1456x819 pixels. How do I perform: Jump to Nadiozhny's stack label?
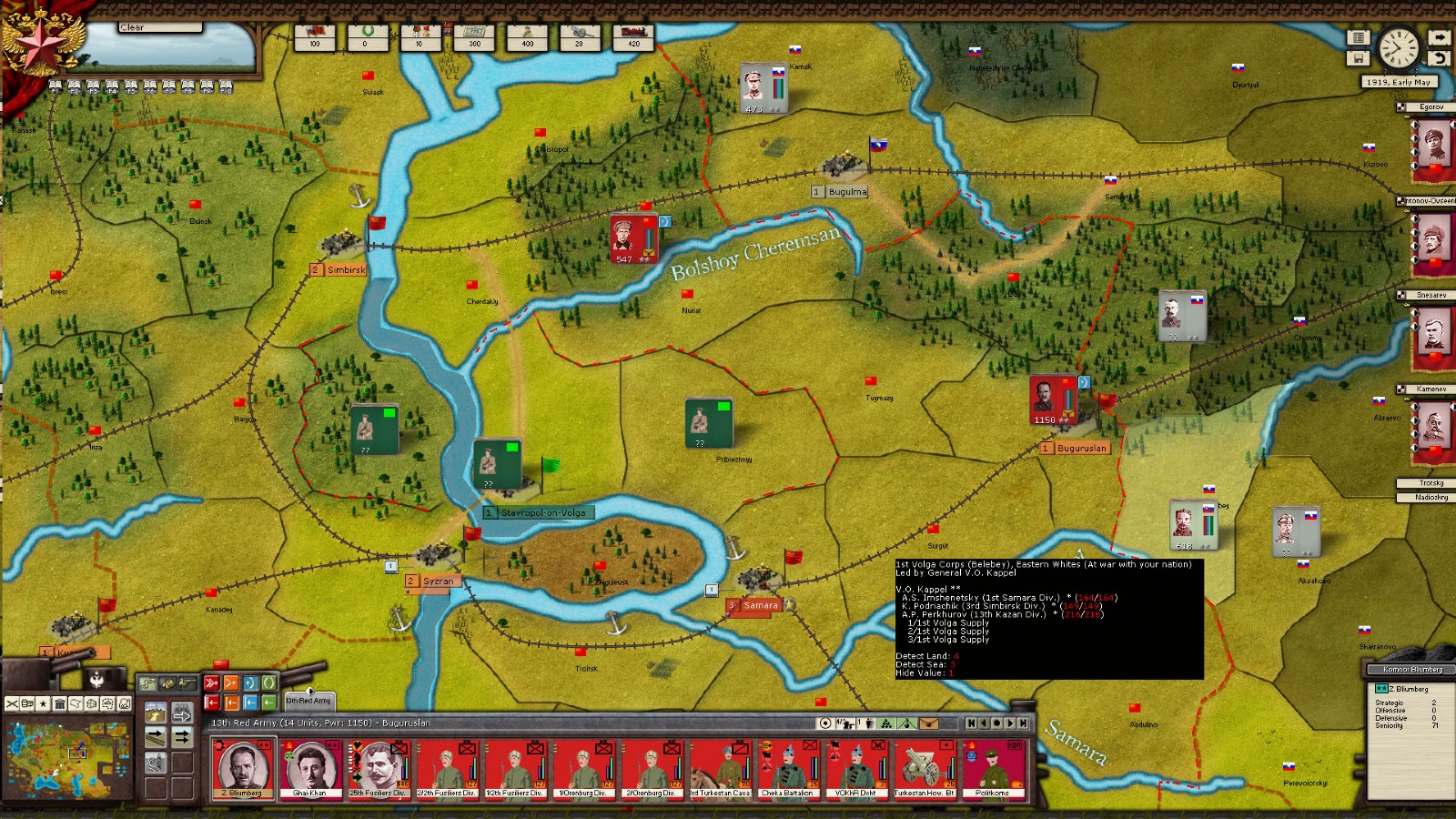[1431, 497]
